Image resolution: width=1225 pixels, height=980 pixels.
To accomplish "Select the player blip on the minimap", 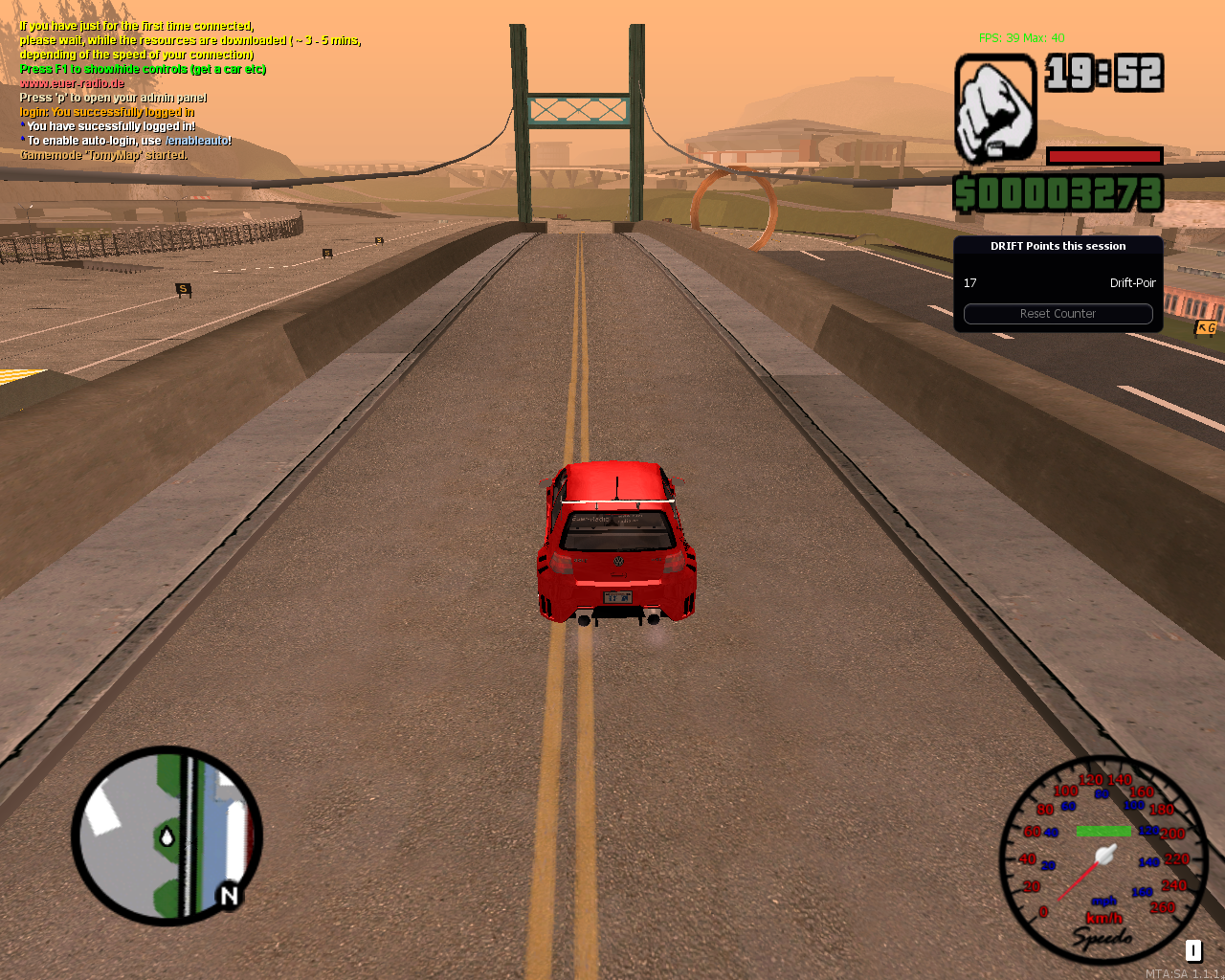I will (168, 835).
